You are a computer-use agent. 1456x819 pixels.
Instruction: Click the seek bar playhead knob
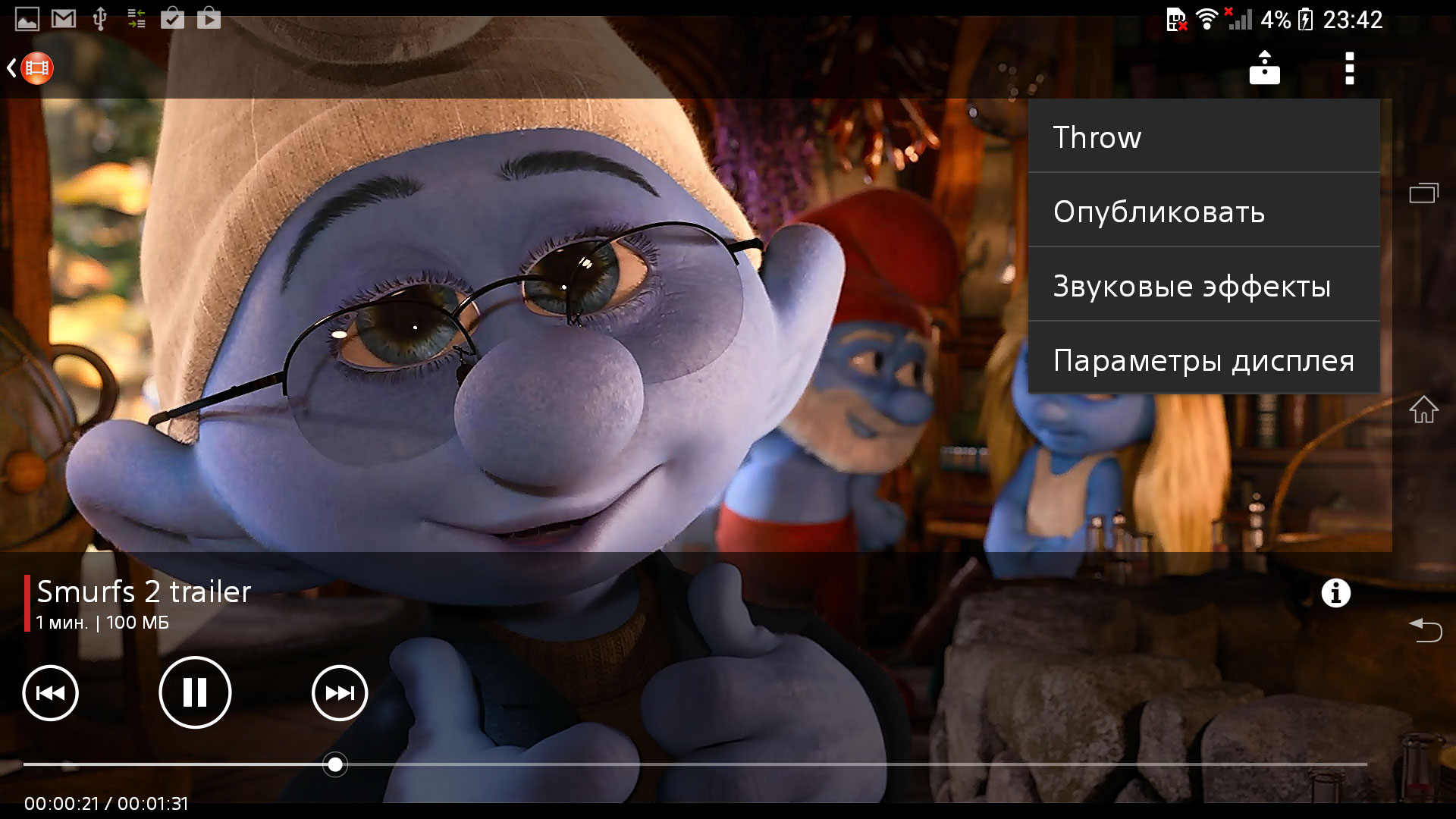[335, 764]
